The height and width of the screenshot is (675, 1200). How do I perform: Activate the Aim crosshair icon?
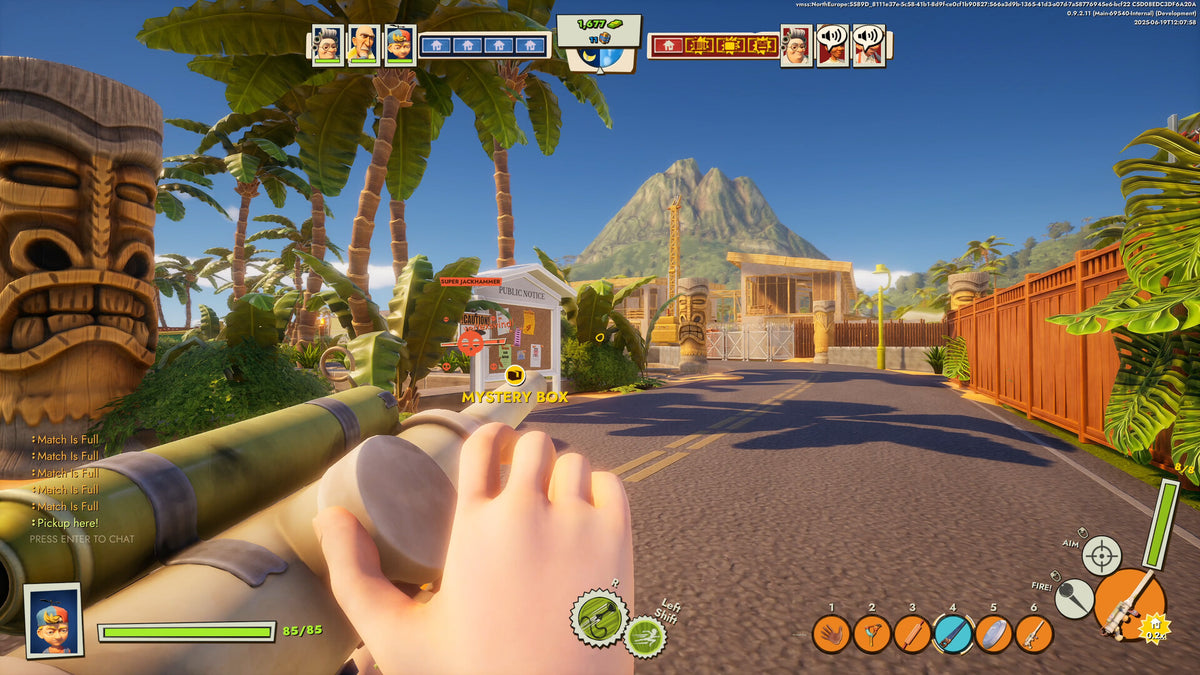[x=1102, y=556]
